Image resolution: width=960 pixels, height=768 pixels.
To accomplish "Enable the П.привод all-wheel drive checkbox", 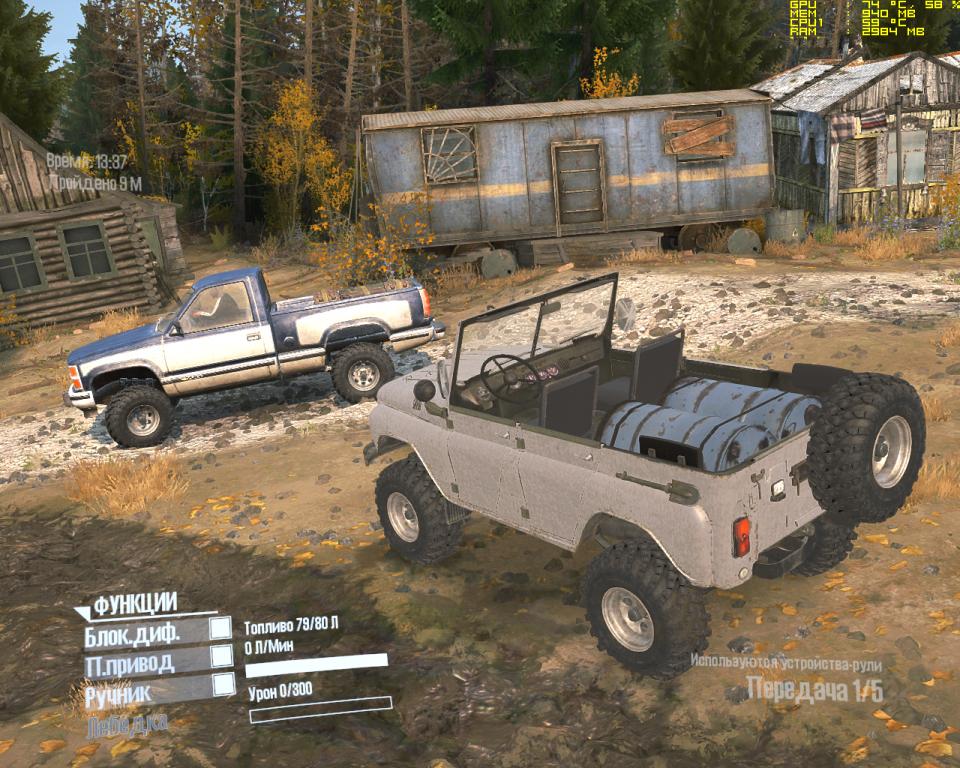I will (222, 657).
